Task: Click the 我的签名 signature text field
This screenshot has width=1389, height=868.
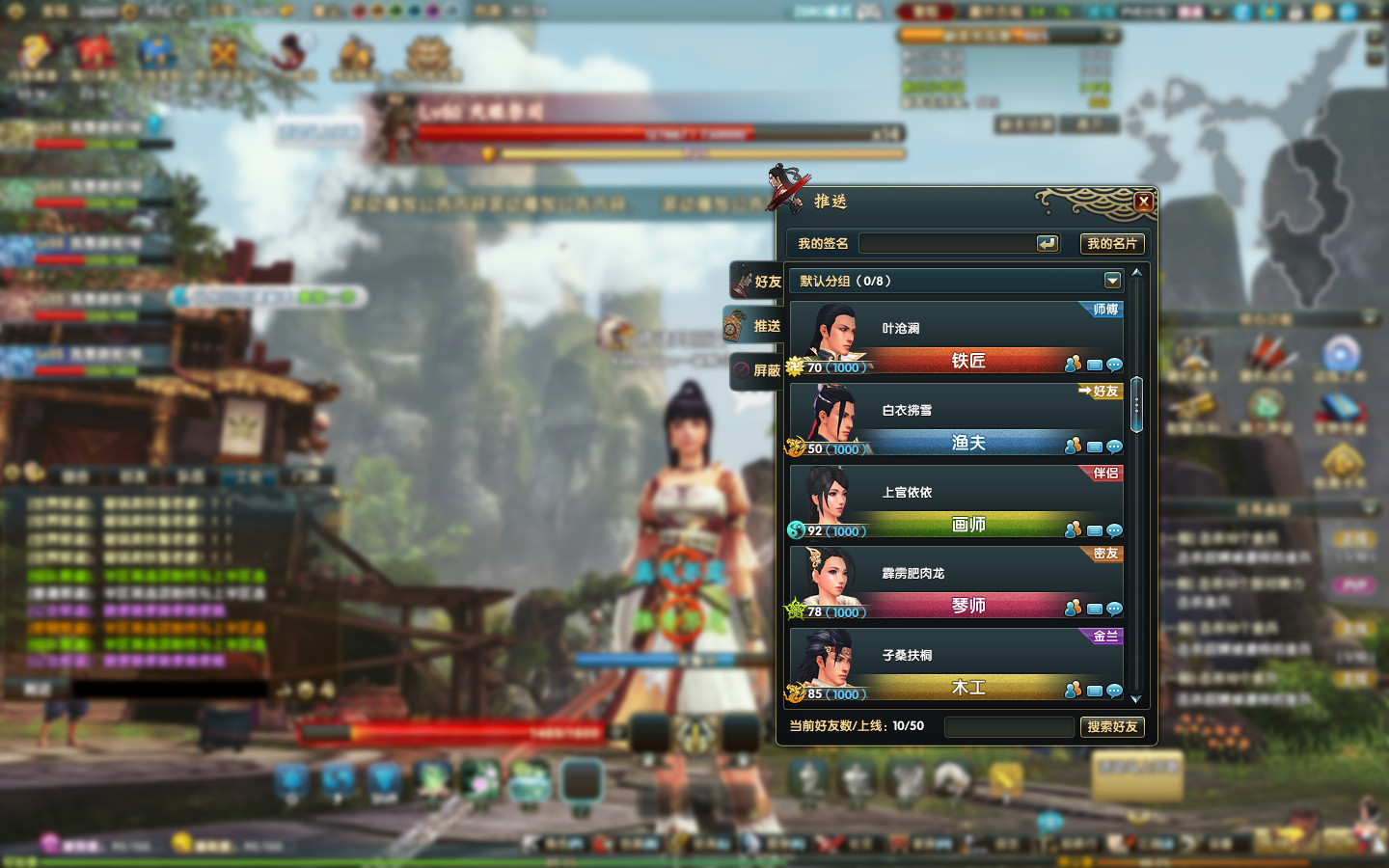Action: pyautogui.click(x=945, y=244)
